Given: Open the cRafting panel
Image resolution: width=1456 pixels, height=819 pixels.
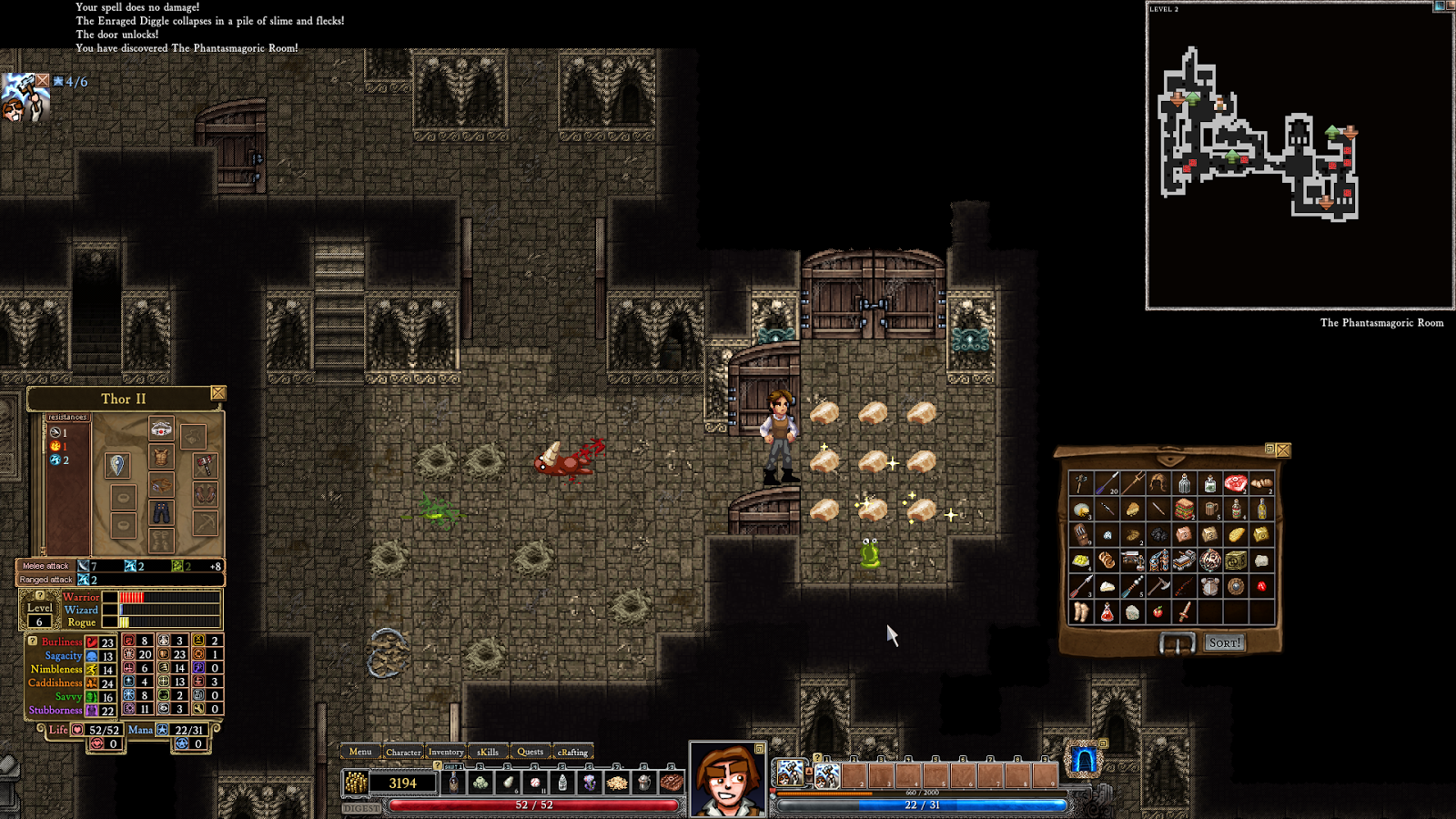Looking at the screenshot, I should pyautogui.click(x=572, y=752).
